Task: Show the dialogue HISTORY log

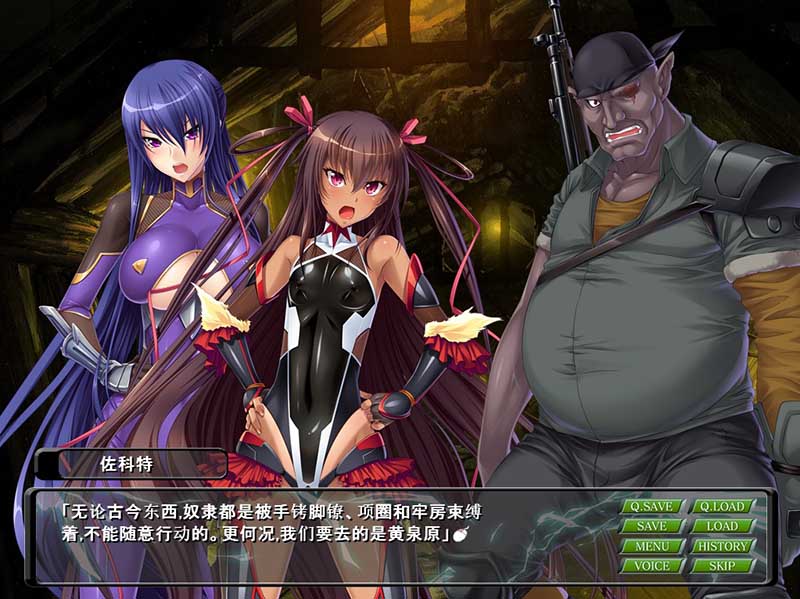Action: point(722,546)
